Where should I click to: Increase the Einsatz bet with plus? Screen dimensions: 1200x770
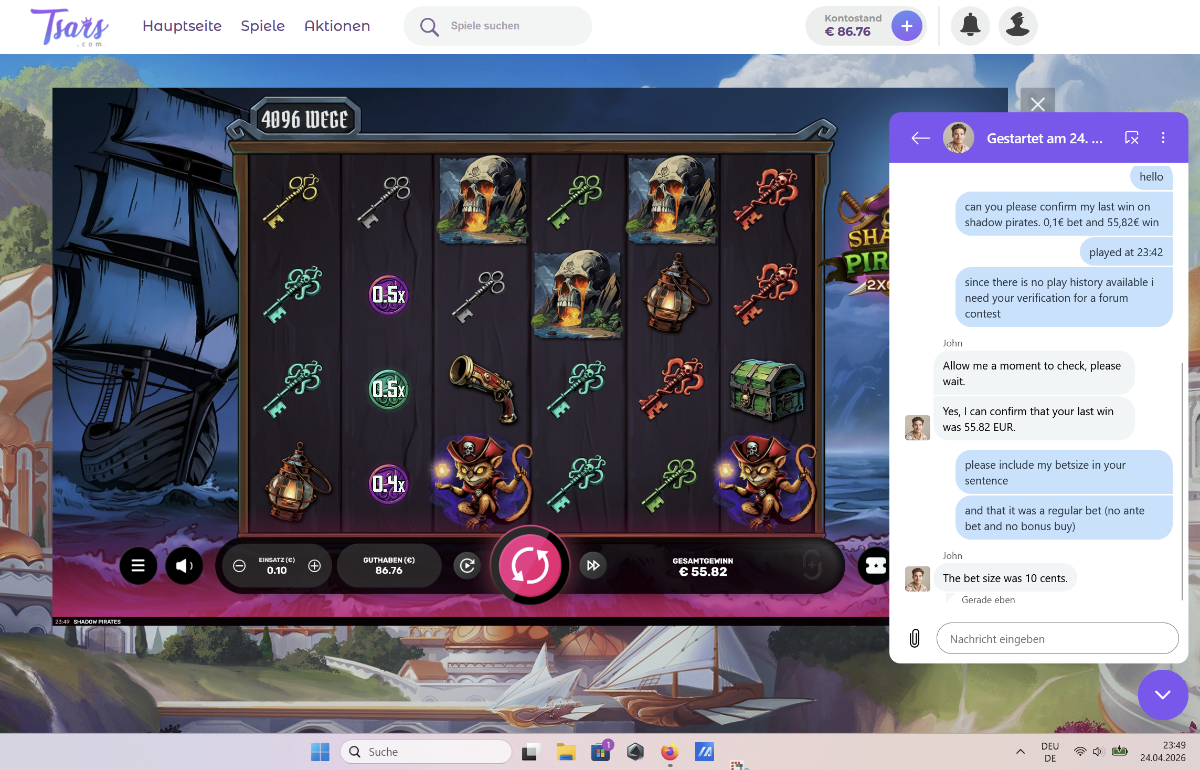pyautogui.click(x=314, y=566)
